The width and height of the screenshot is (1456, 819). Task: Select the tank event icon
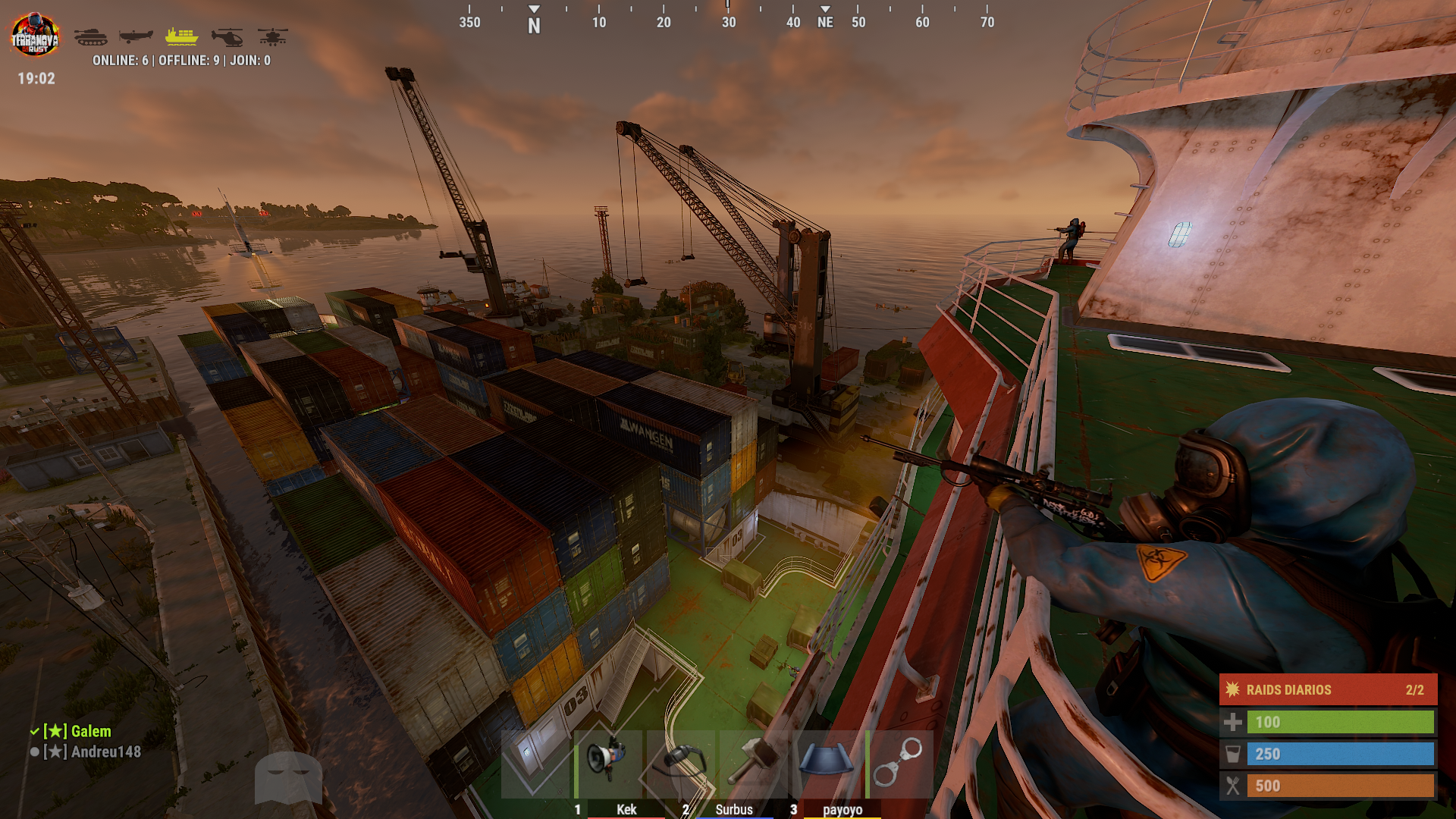tap(91, 36)
